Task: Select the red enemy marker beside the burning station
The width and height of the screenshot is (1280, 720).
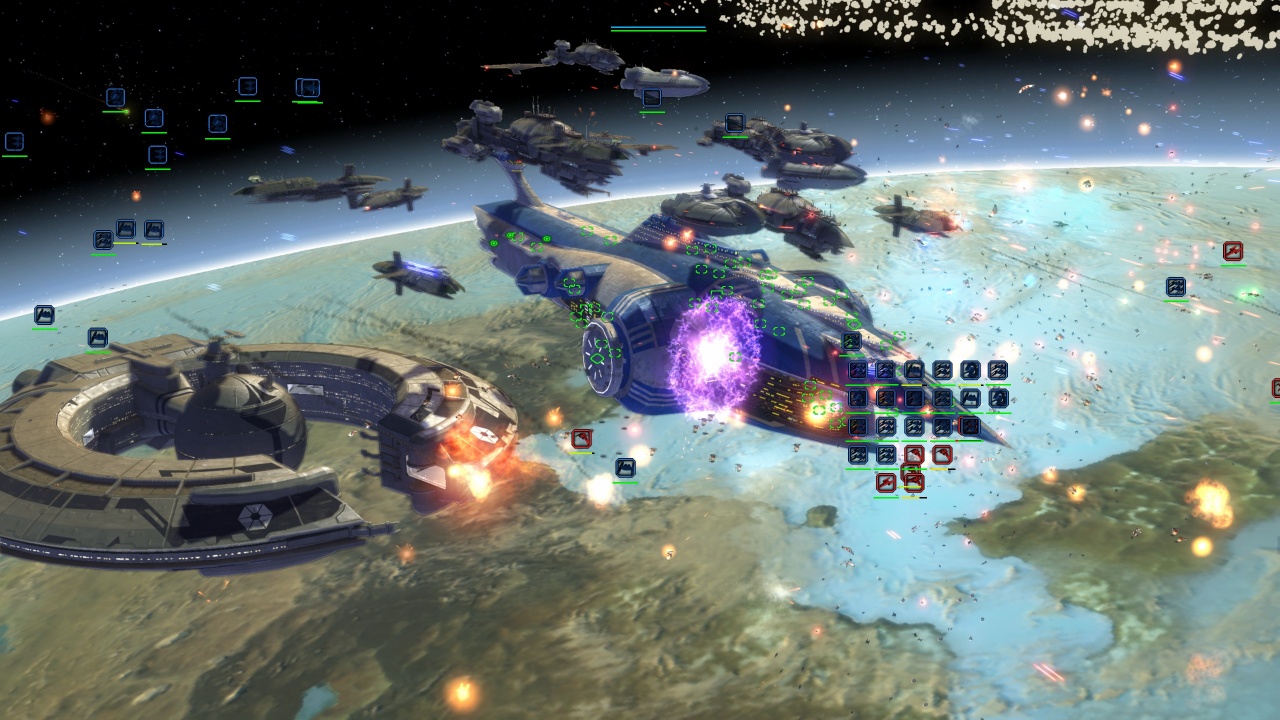Action: [581, 439]
